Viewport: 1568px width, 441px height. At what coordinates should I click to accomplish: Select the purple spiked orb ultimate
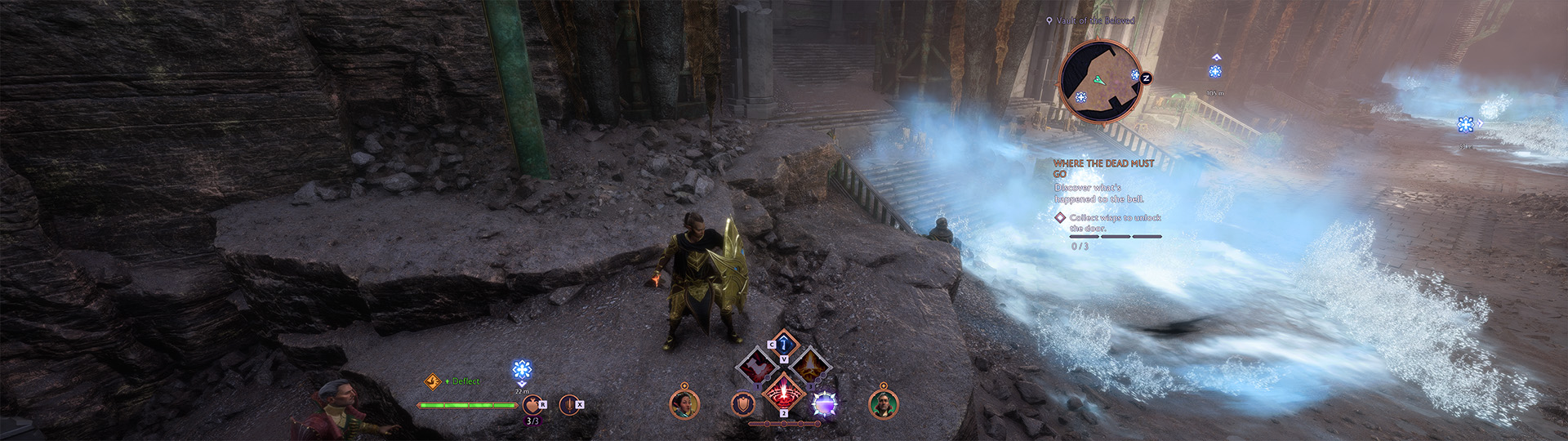pos(825,404)
